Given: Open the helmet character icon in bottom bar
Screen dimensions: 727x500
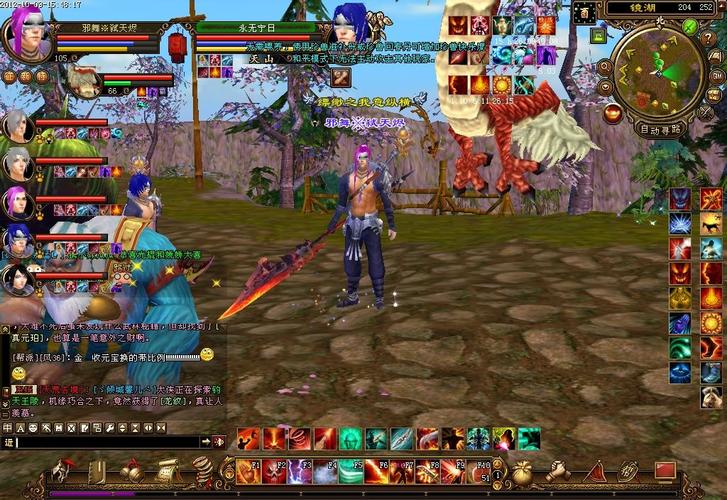Looking at the screenshot, I should pos(64,470).
